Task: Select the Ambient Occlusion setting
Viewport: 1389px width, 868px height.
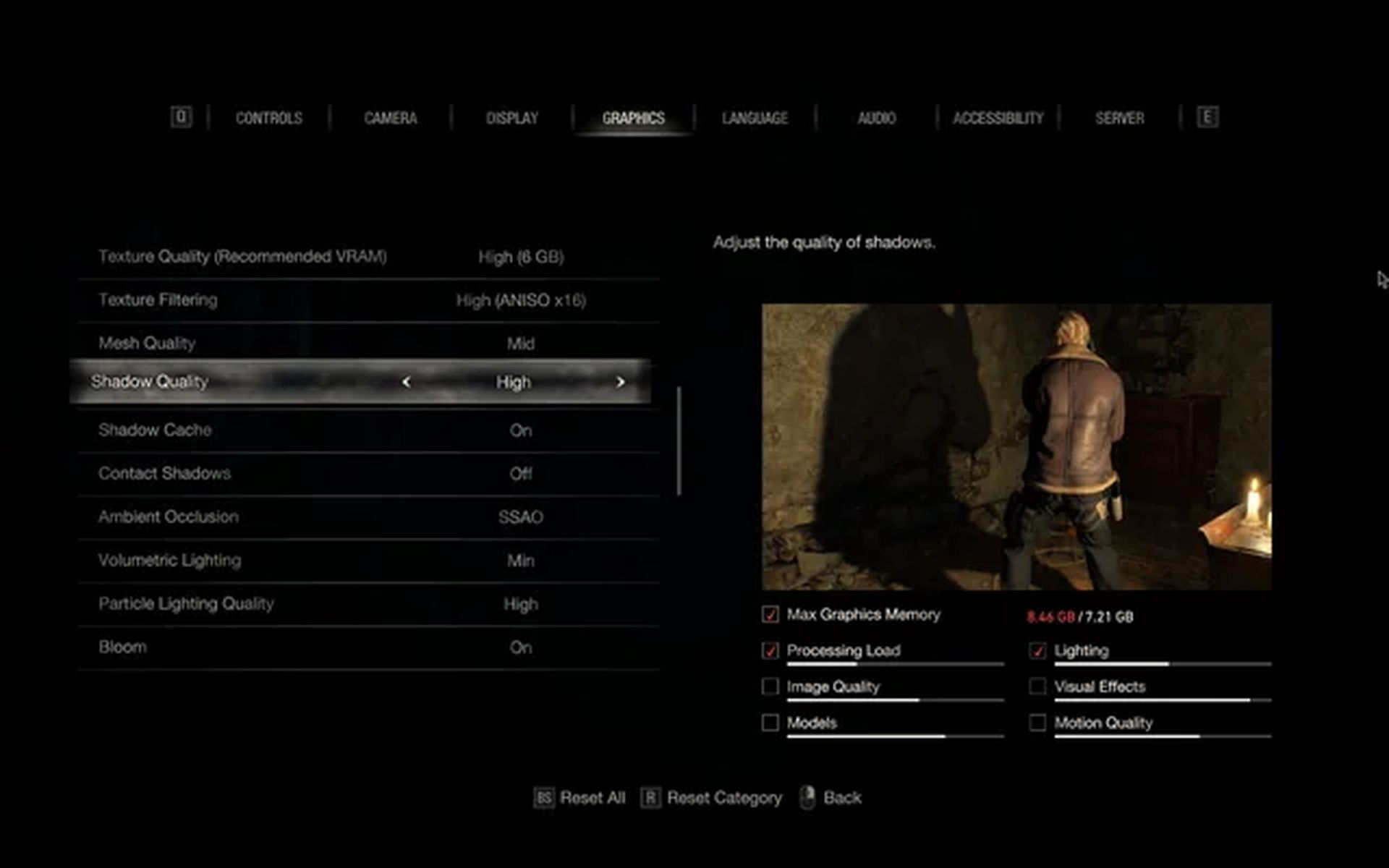Action: pos(369,517)
